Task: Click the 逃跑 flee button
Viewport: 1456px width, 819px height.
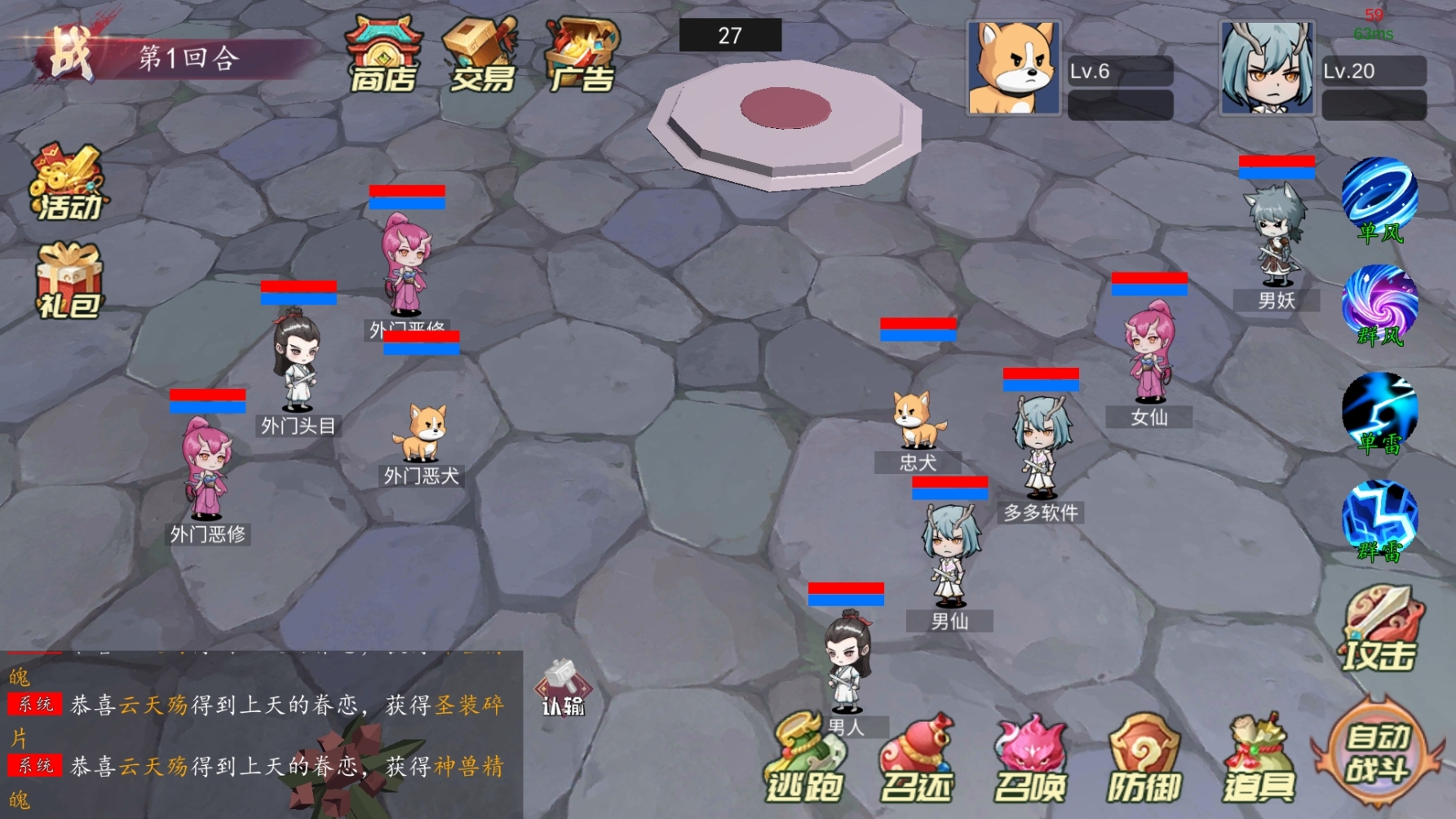Action: pyautogui.click(x=803, y=759)
